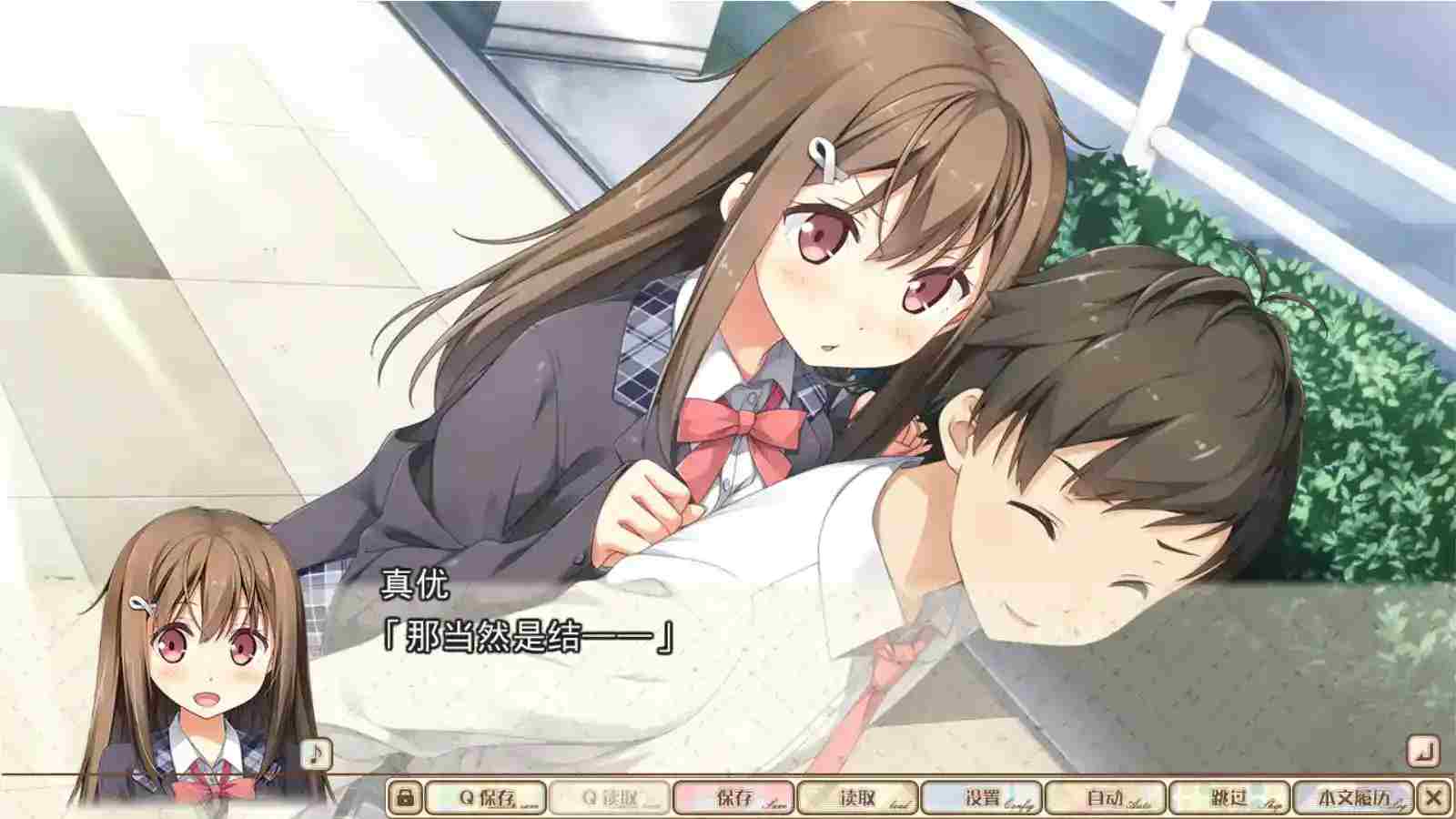The height and width of the screenshot is (819, 1456).
Task: Click the X button to exit the game
Action: 1434,794
